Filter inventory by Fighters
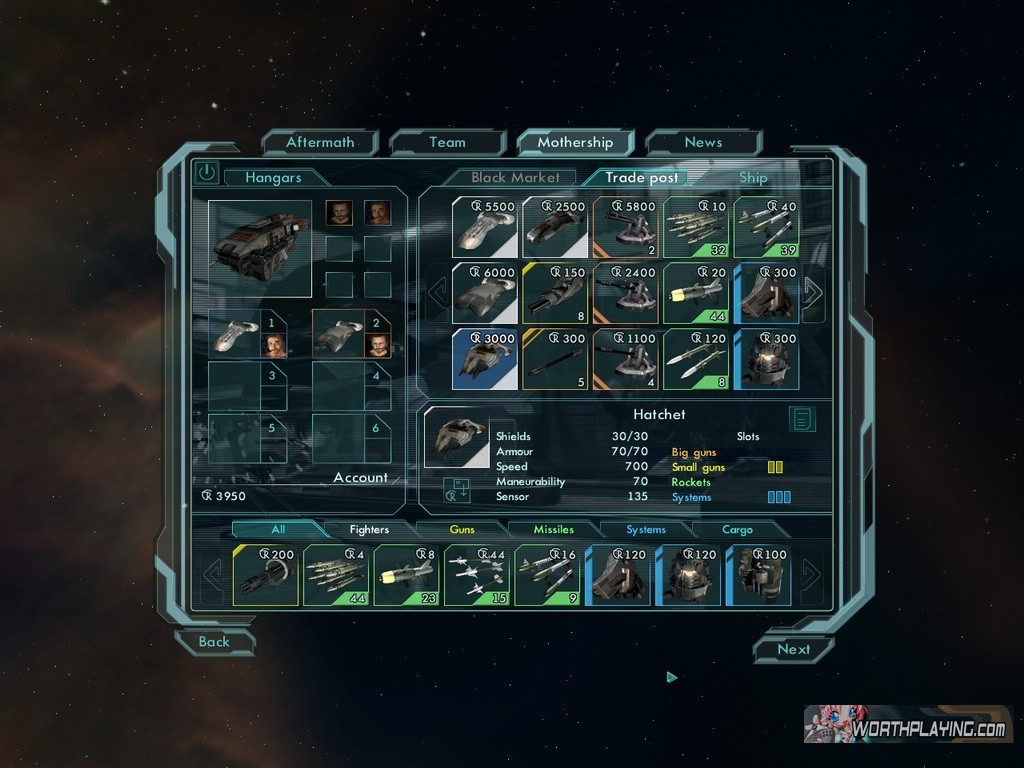This screenshot has height=768, width=1024. 369,530
